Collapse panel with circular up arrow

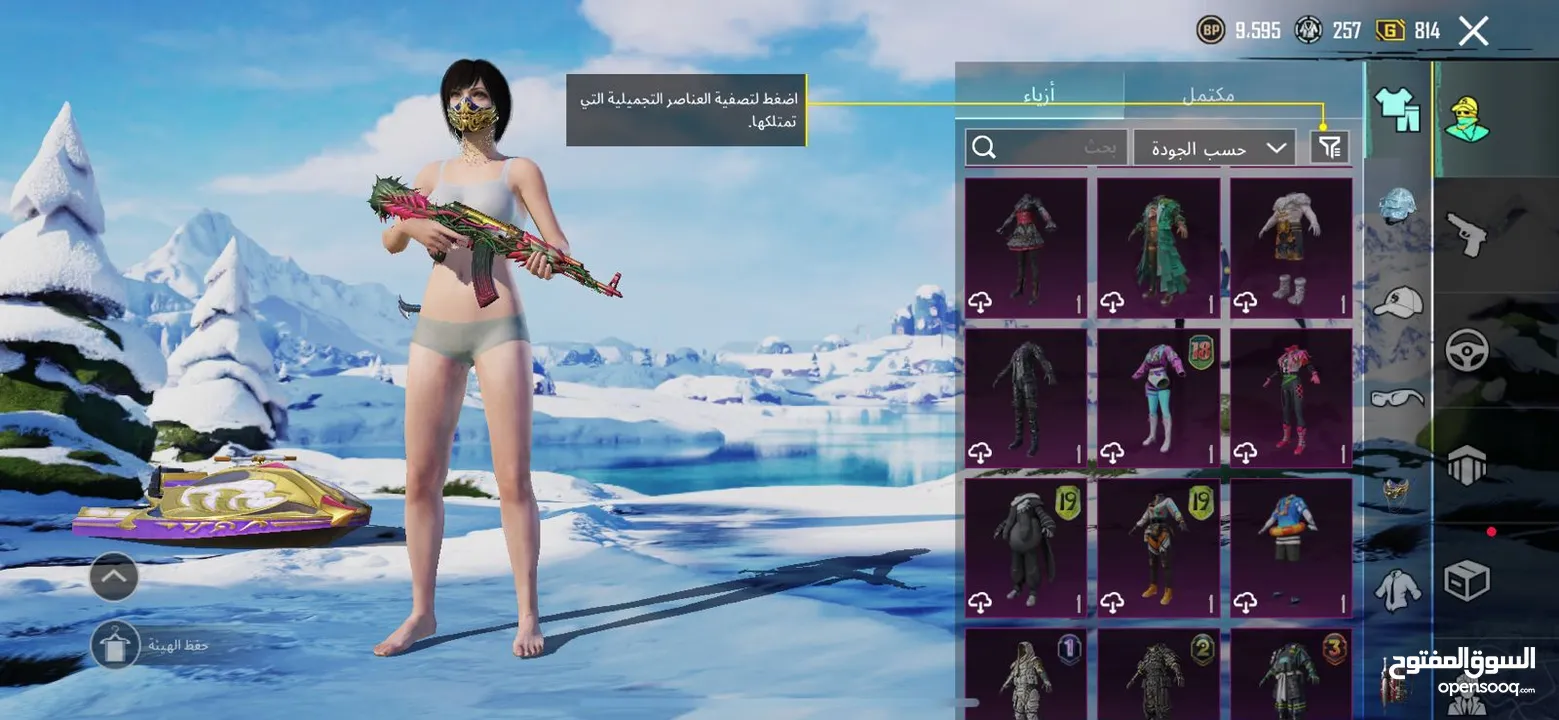(113, 576)
